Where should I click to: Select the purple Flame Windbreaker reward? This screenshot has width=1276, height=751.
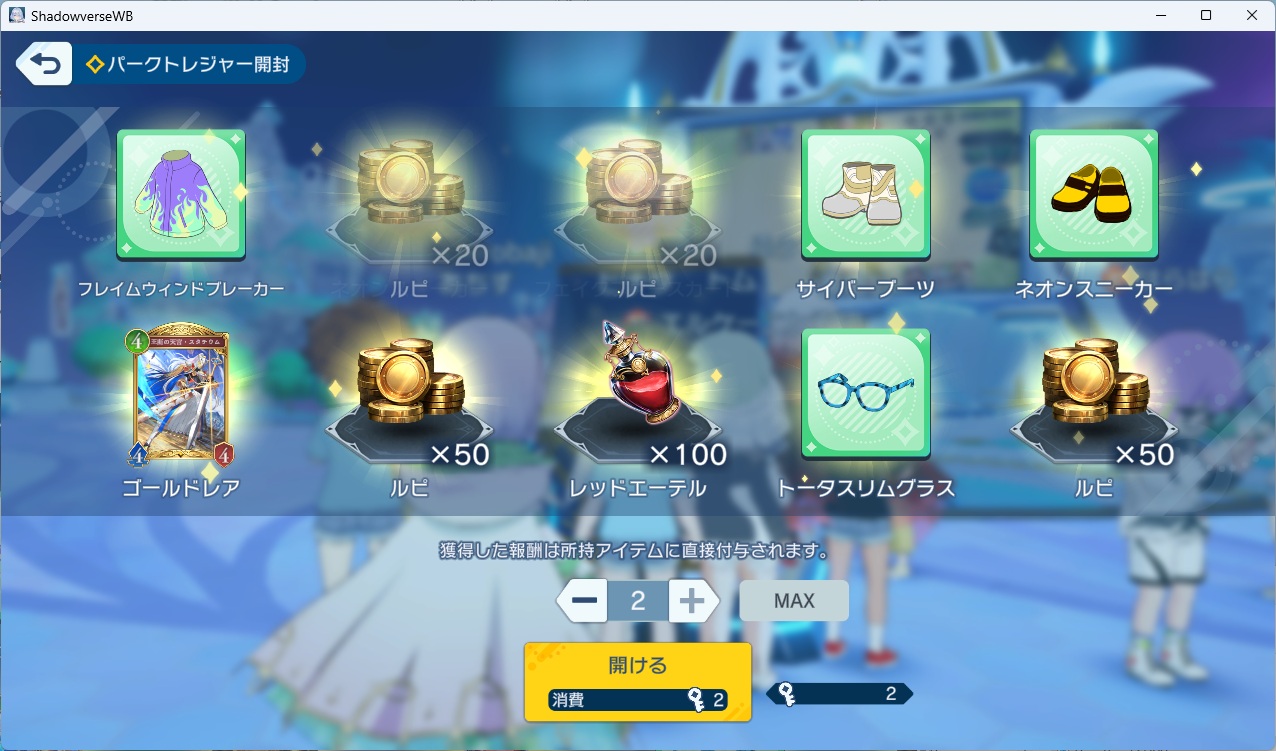pyautogui.click(x=181, y=194)
